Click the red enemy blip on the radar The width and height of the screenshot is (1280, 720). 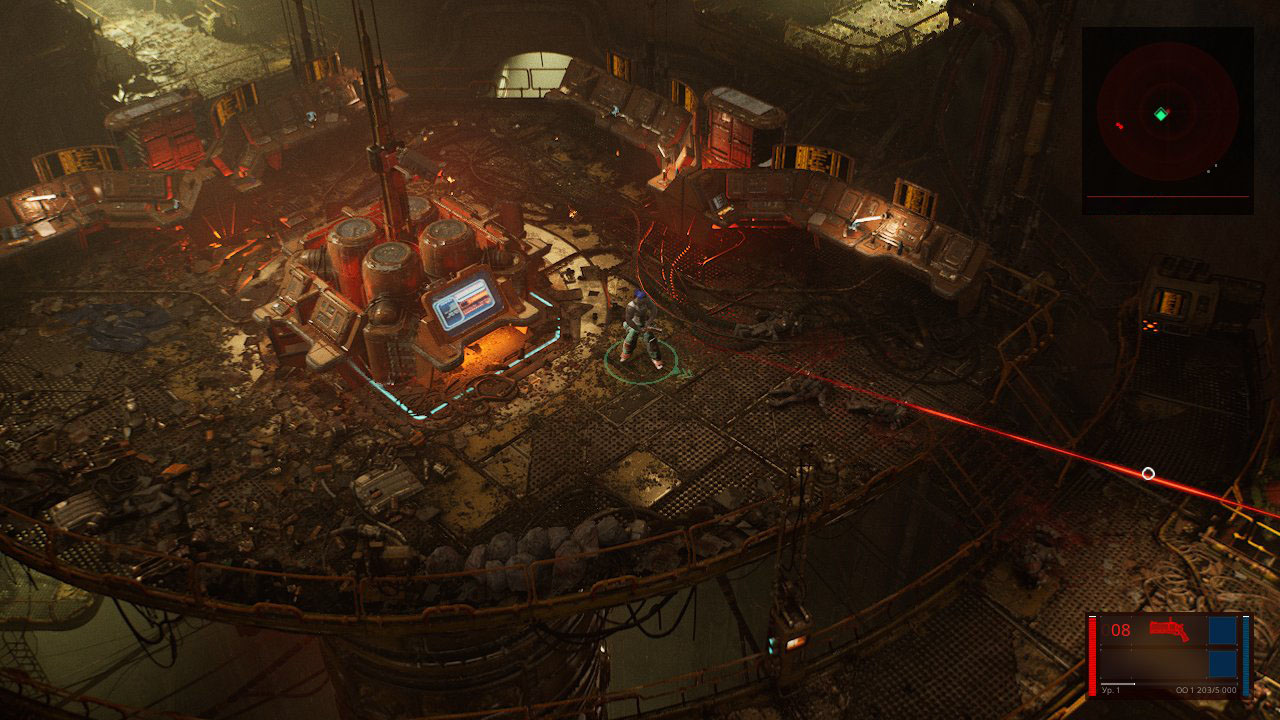pos(1118,125)
